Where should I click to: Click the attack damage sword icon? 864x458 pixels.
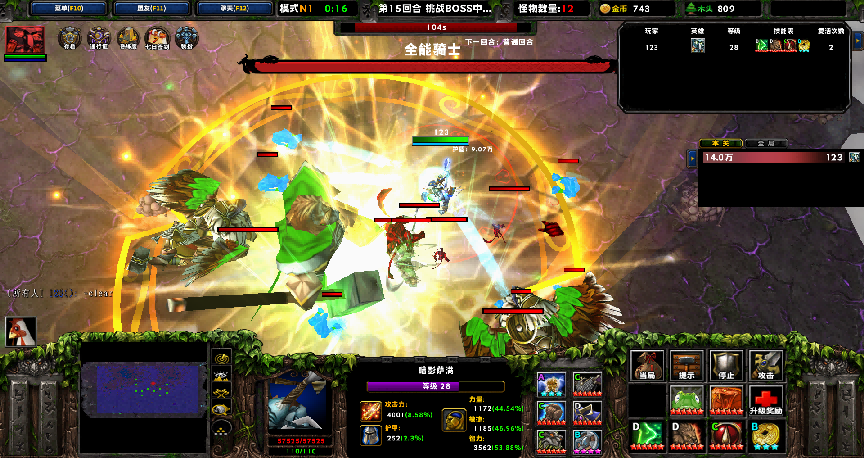(370, 410)
